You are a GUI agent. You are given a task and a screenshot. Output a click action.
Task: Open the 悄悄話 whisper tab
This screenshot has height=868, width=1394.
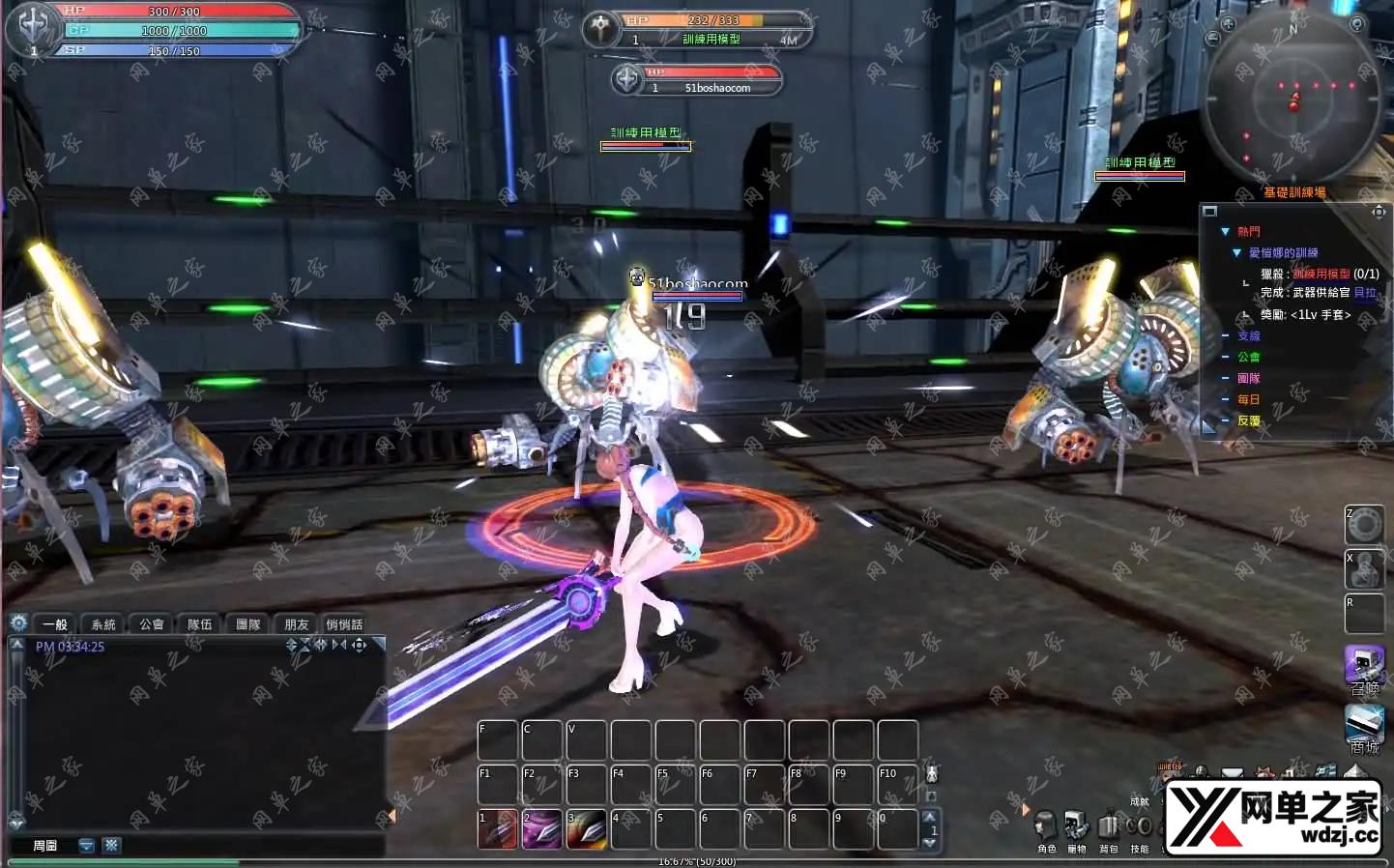[345, 624]
